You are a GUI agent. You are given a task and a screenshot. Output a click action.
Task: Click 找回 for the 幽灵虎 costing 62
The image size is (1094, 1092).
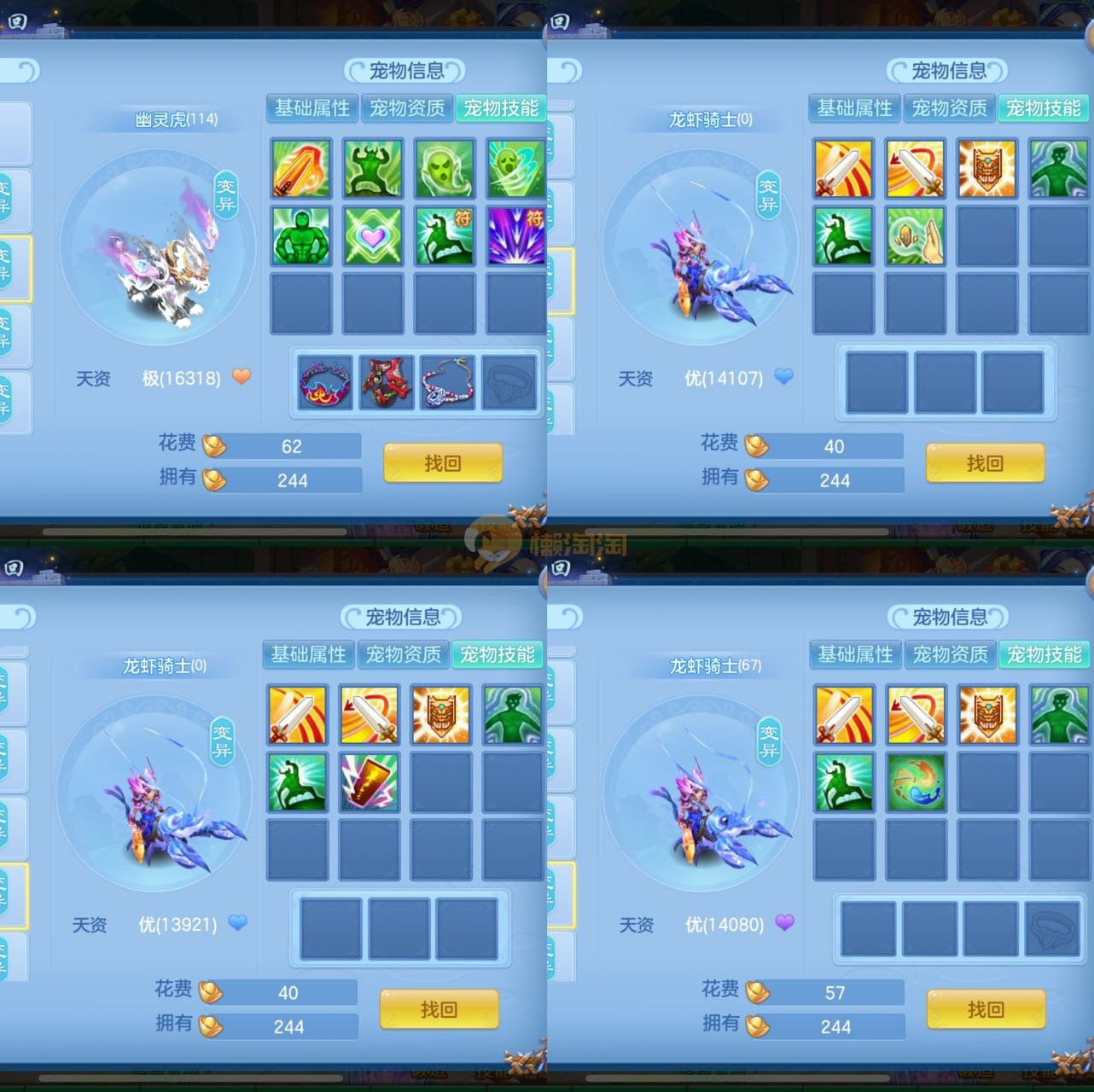pos(442,463)
